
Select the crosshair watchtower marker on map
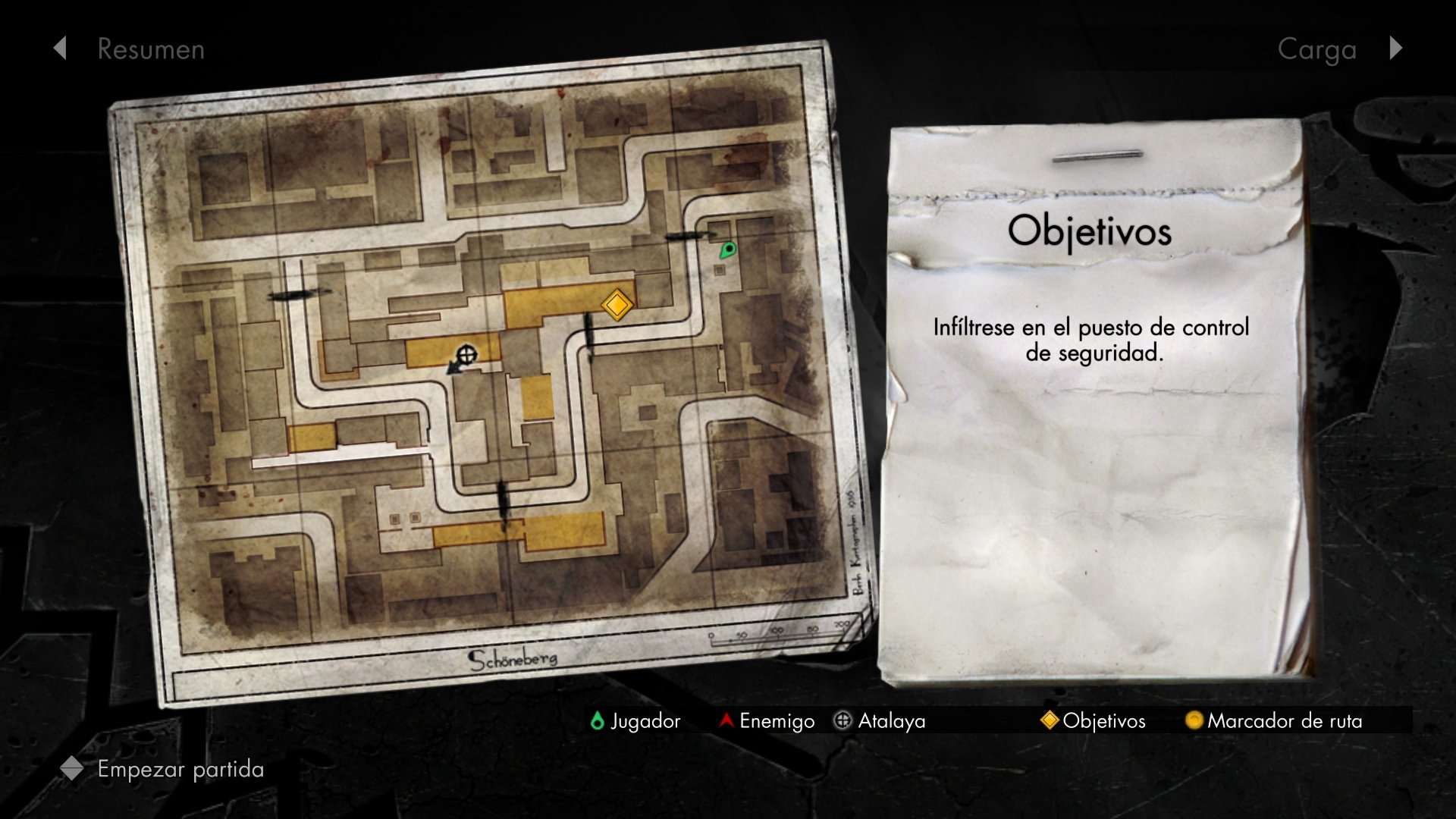click(x=467, y=354)
